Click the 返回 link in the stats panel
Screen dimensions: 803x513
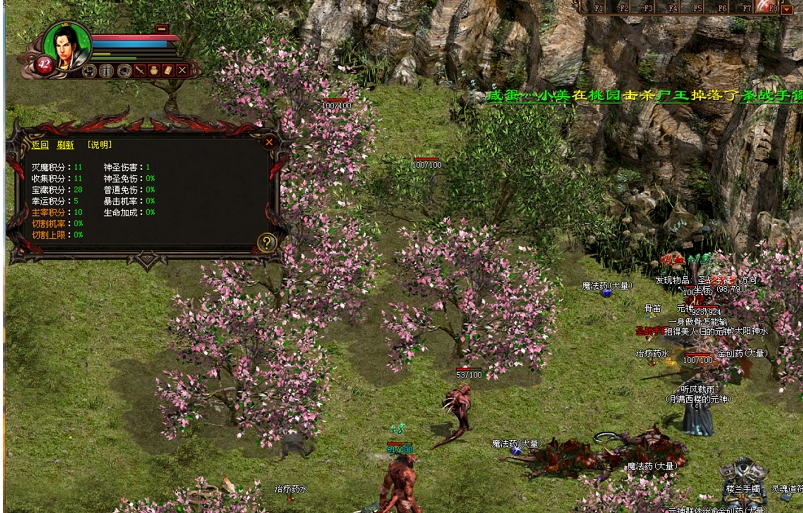pyautogui.click(x=40, y=145)
